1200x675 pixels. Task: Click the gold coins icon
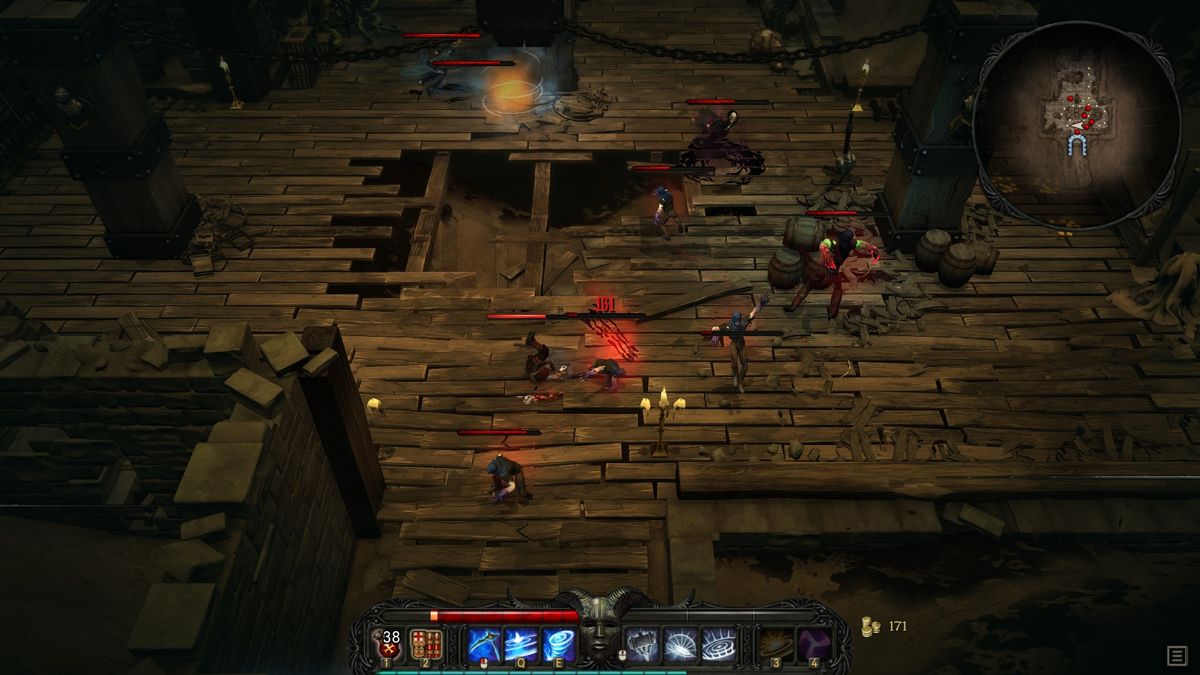pos(870,627)
